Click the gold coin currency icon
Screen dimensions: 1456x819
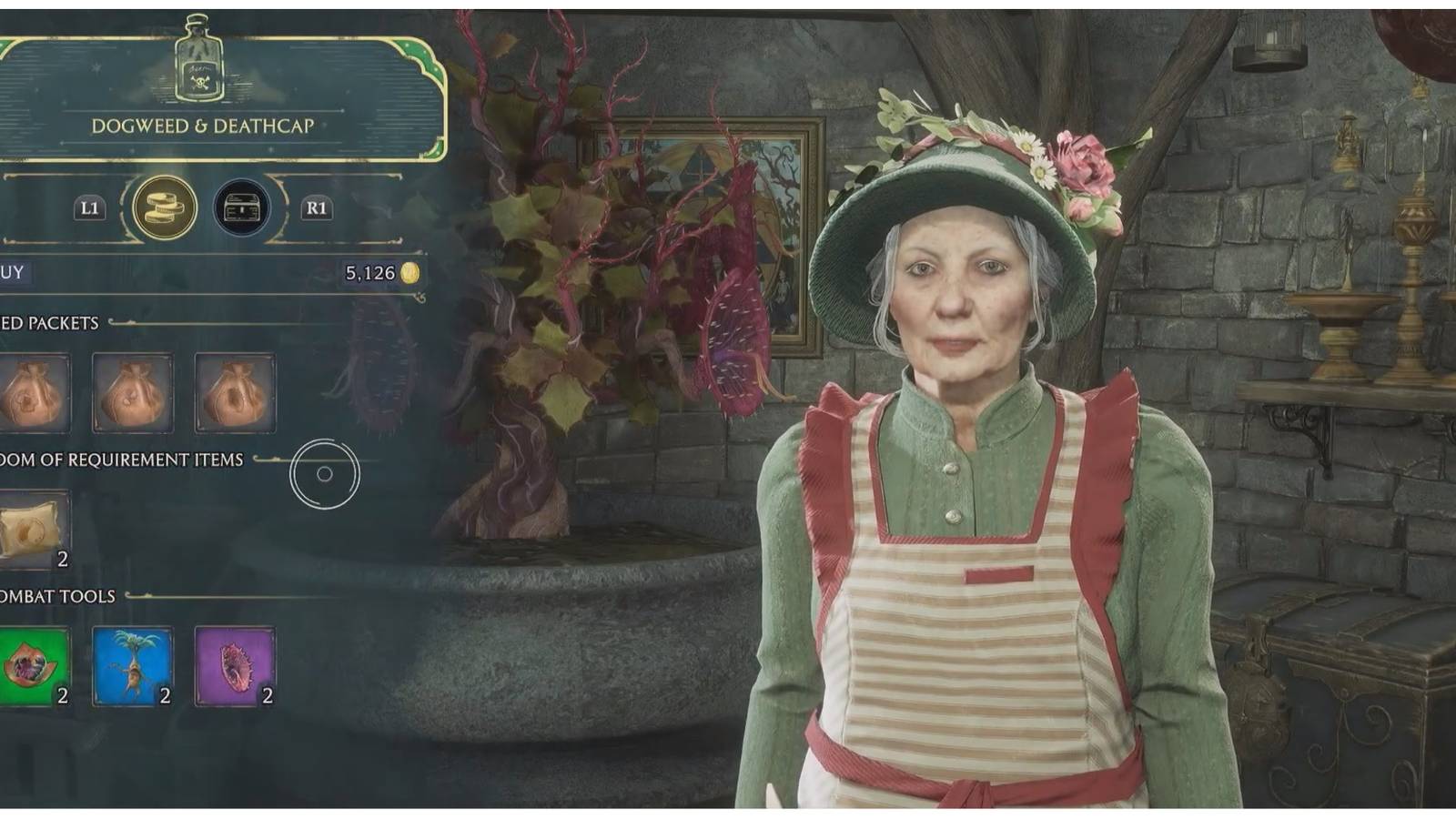click(x=409, y=271)
